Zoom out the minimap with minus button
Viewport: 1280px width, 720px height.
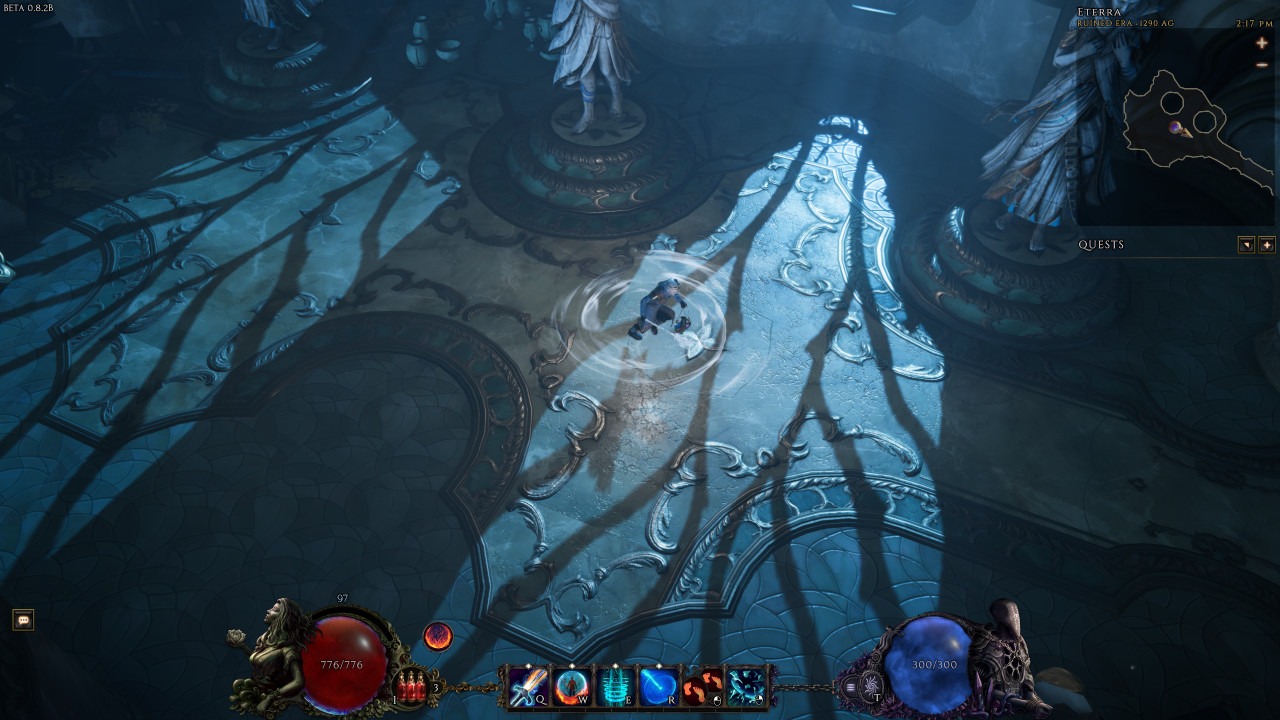[1262, 65]
